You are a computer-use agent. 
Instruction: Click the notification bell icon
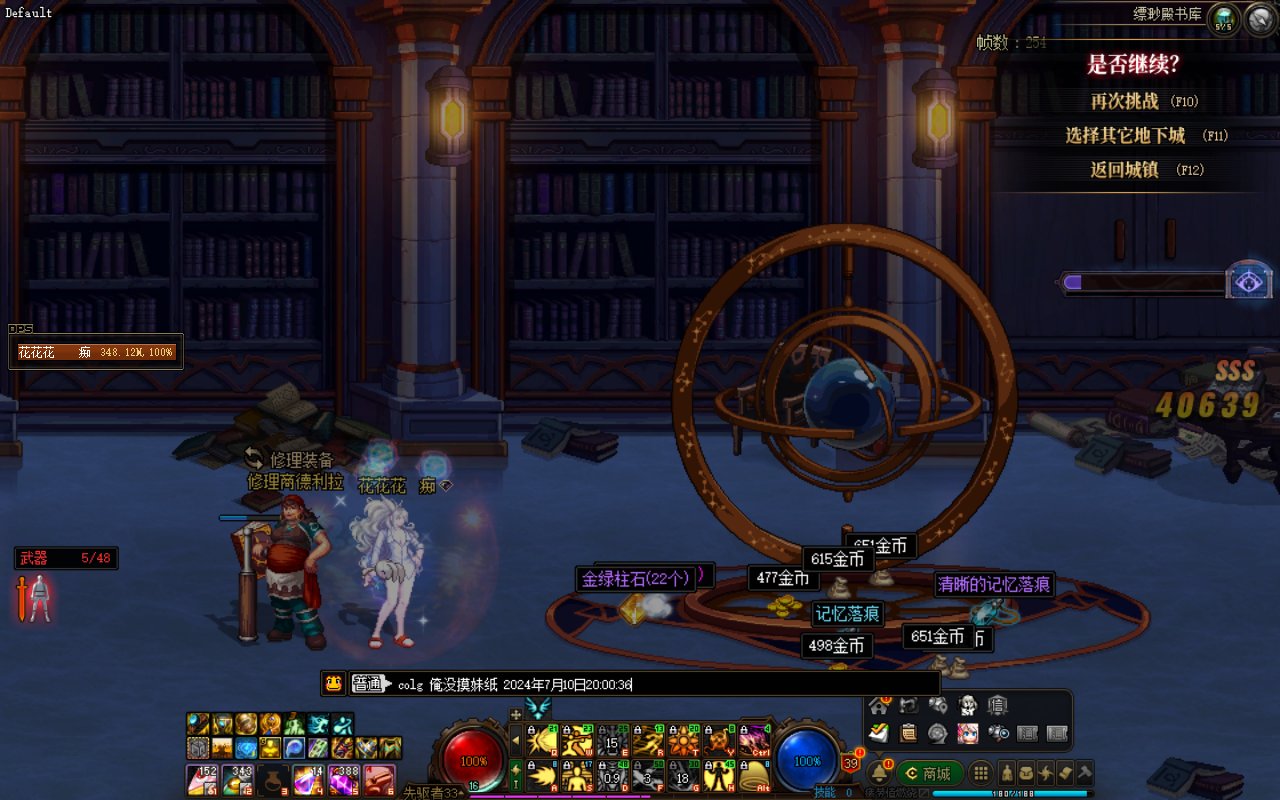[880, 773]
